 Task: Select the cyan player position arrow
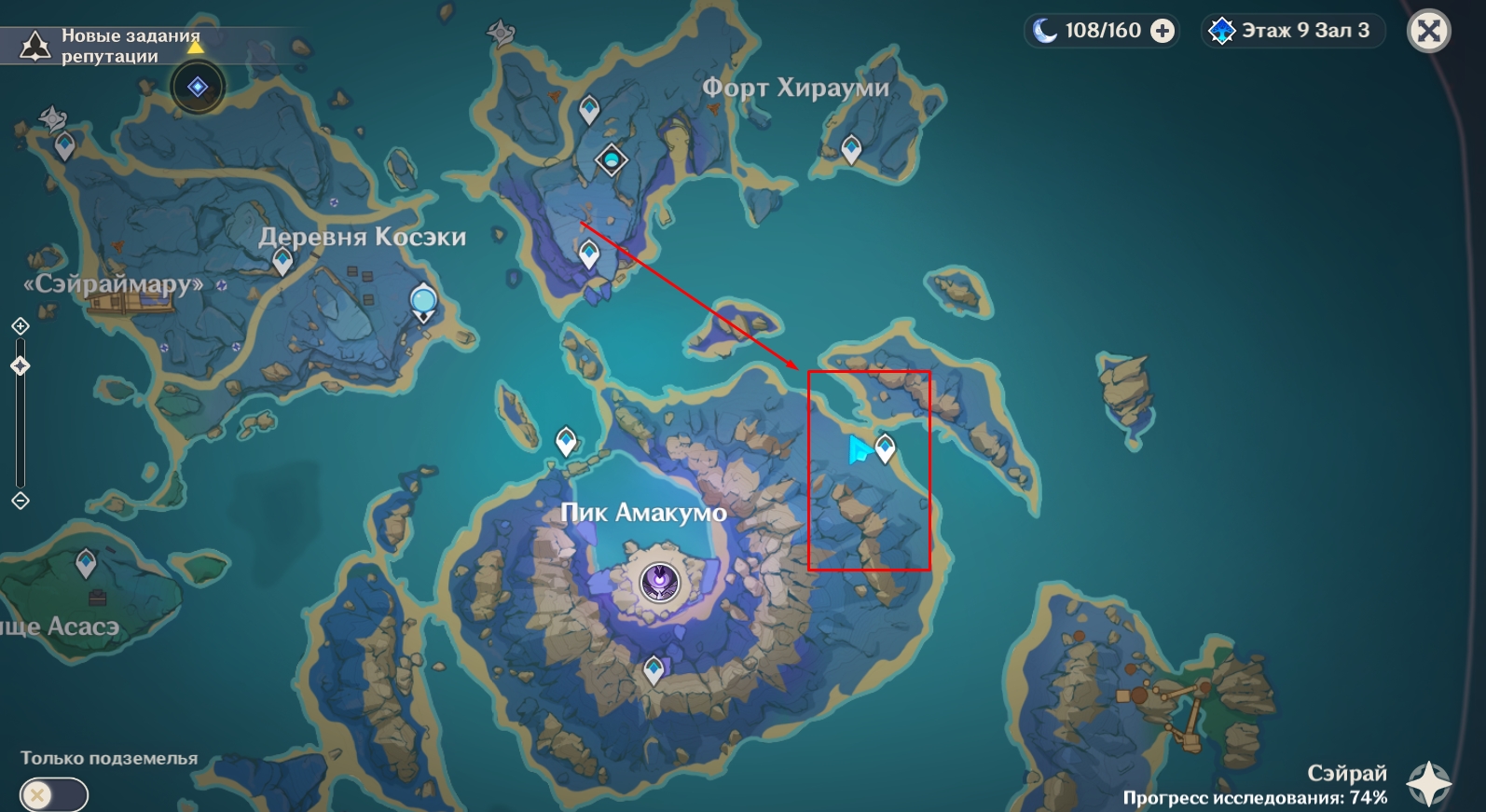tap(858, 450)
